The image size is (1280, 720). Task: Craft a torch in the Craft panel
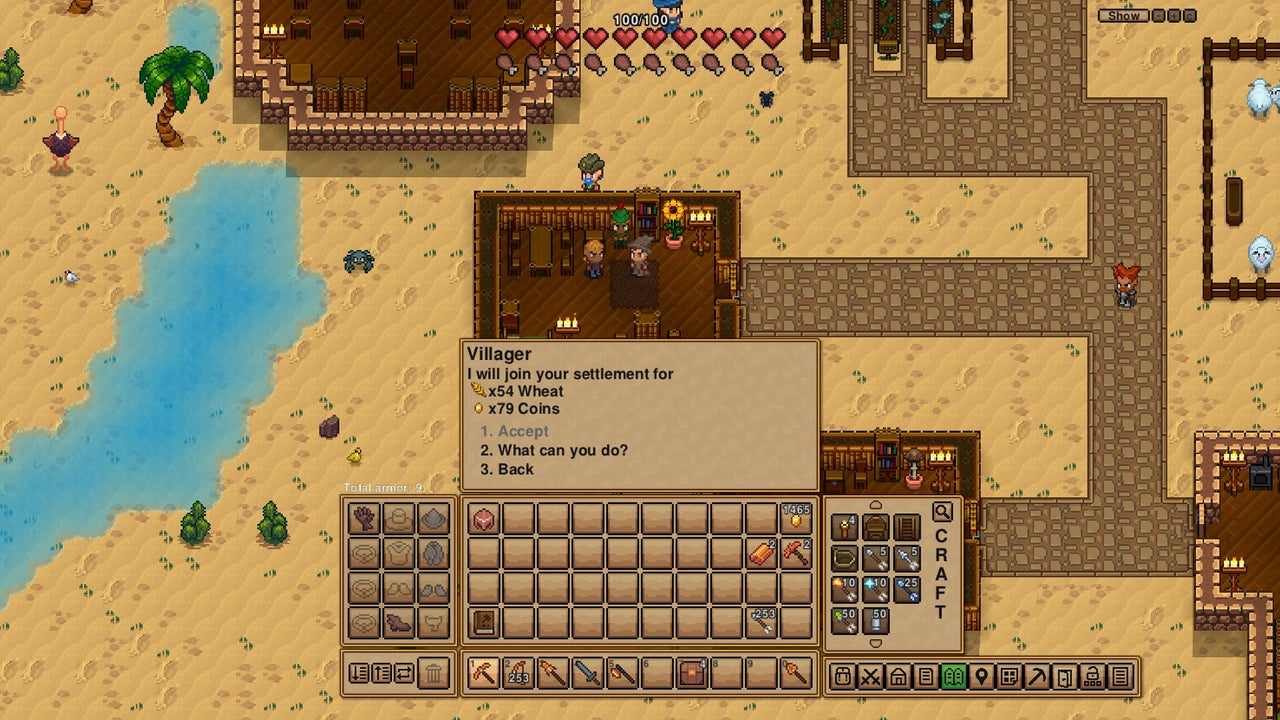845,527
